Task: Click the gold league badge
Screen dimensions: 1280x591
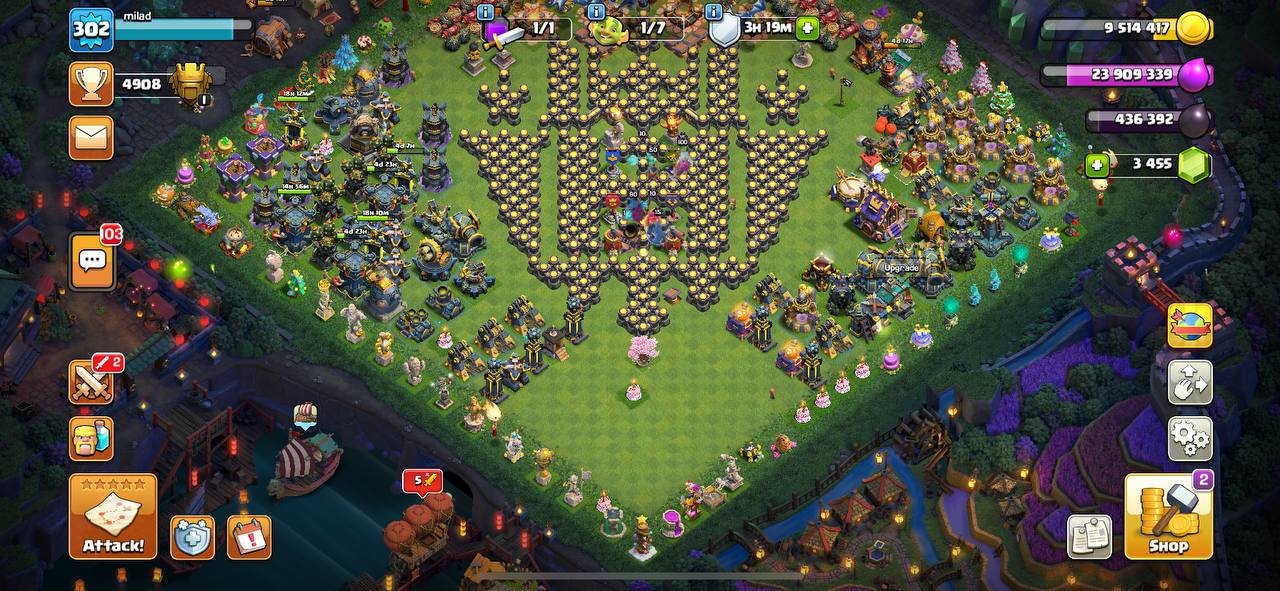Action: click(190, 84)
